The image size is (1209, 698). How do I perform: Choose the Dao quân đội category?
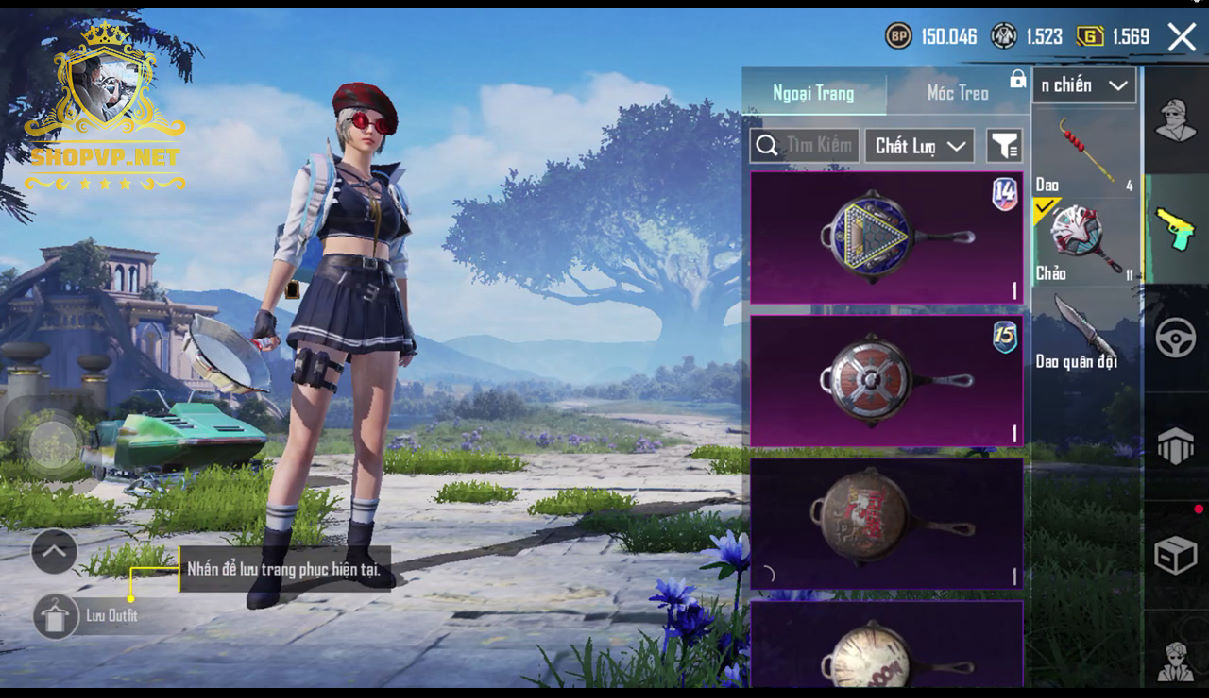coord(1085,330)
